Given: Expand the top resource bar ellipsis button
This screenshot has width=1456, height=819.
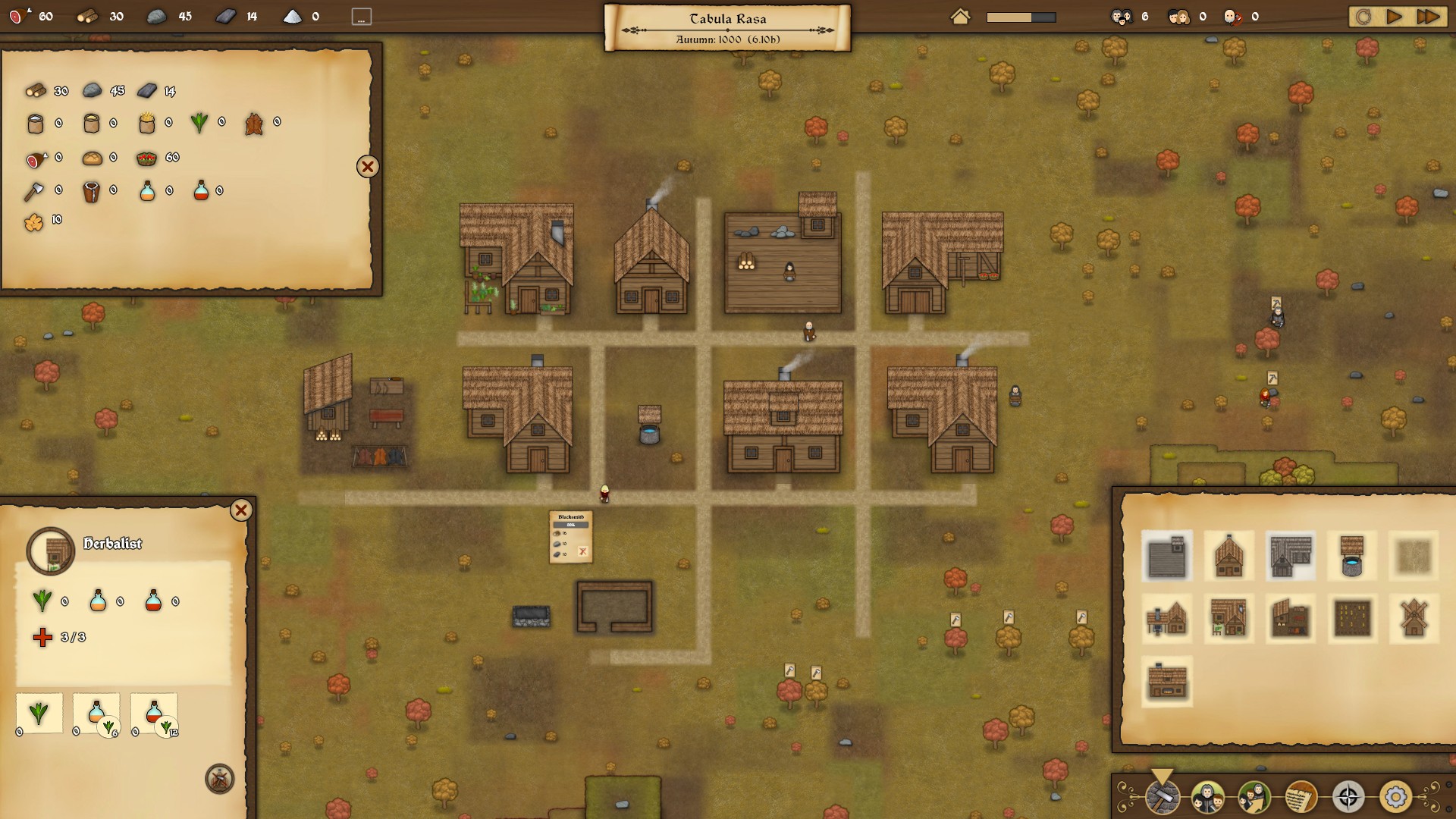Looking at the screenshot, I should (362, 17).
